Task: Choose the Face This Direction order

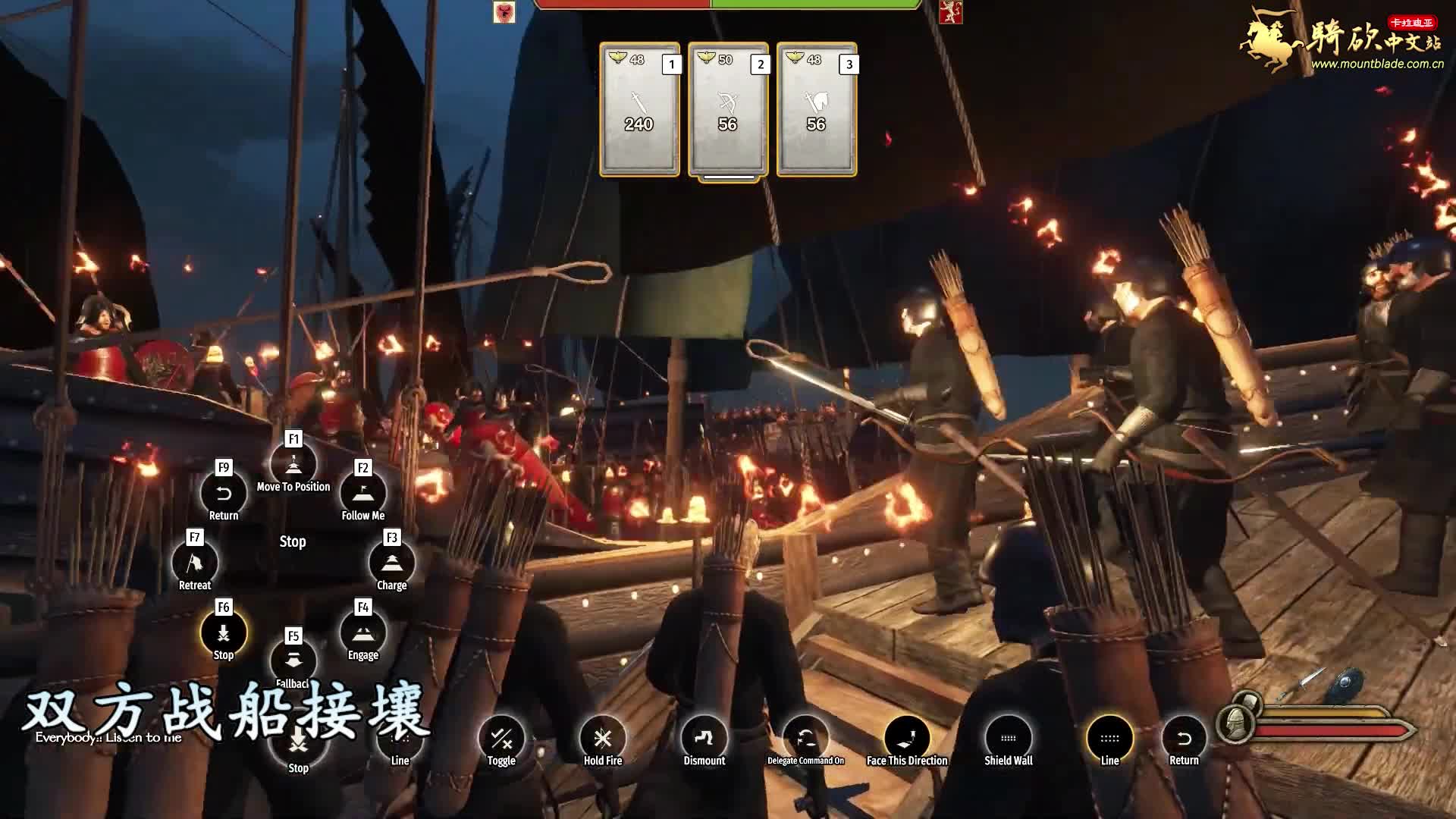Action: click(907, 738)
